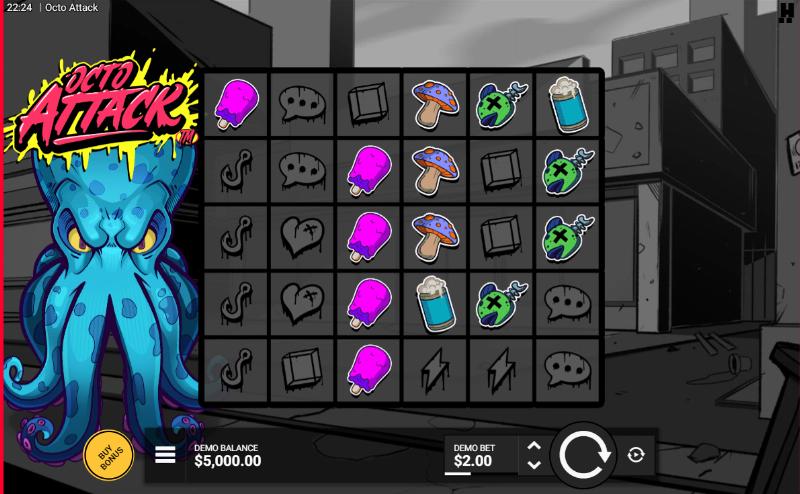Image resolution: width=800 pixels, height=494 pixels.
Task: Open the Buy Bonus feature
Action: coord(108,456)
